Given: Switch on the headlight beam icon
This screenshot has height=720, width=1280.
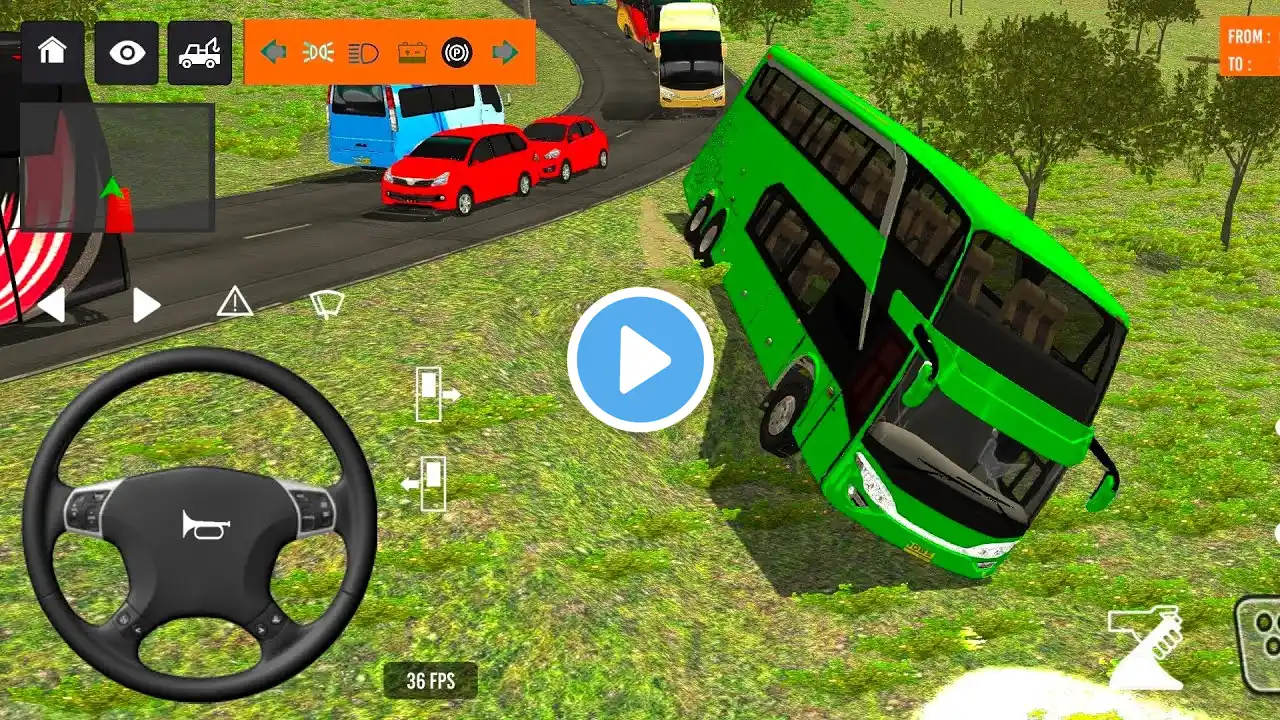Looking at the screenshot, I should click(364, 52).
